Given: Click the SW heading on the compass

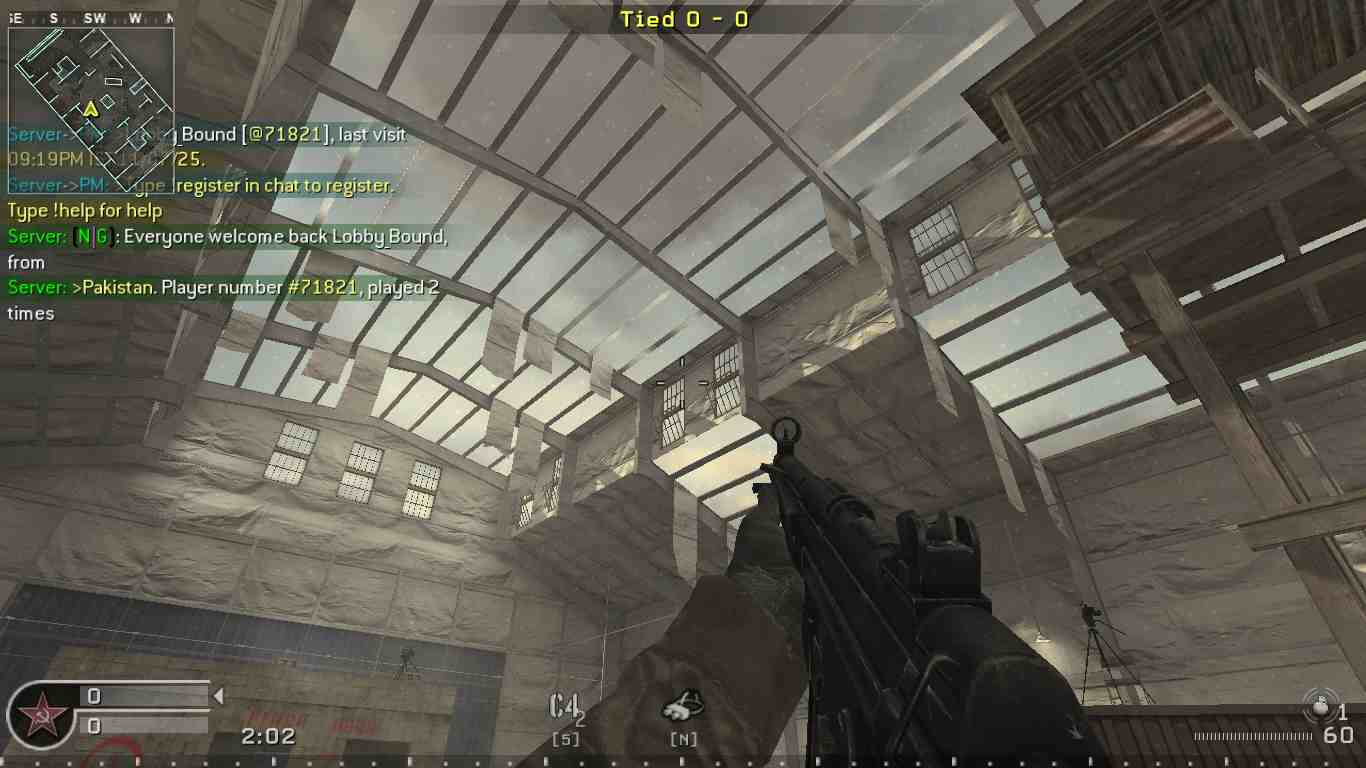Looking at the screenshot, I should [x=92, y=17].
